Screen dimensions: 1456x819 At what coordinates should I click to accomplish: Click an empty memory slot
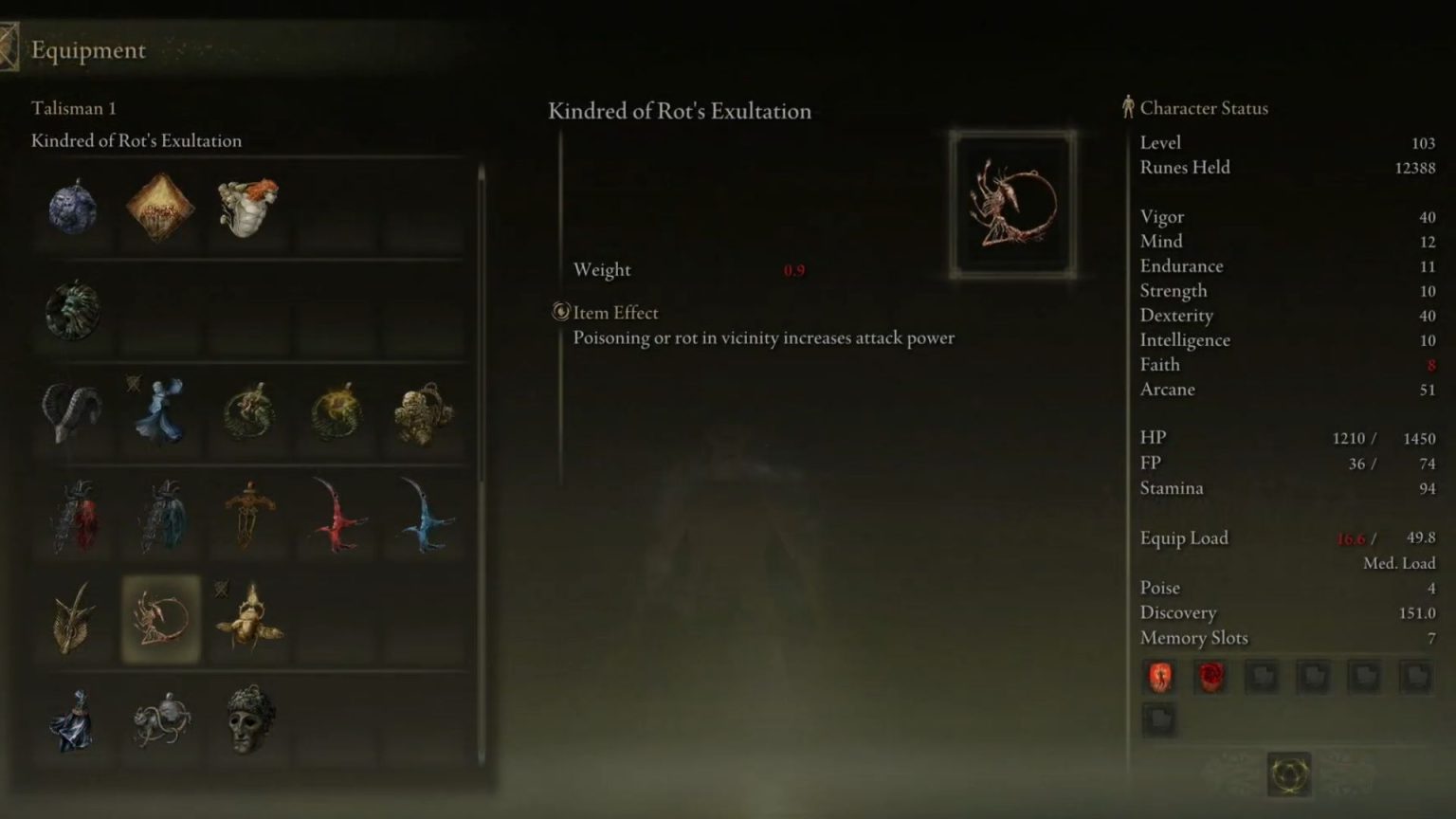(1261, 676)
